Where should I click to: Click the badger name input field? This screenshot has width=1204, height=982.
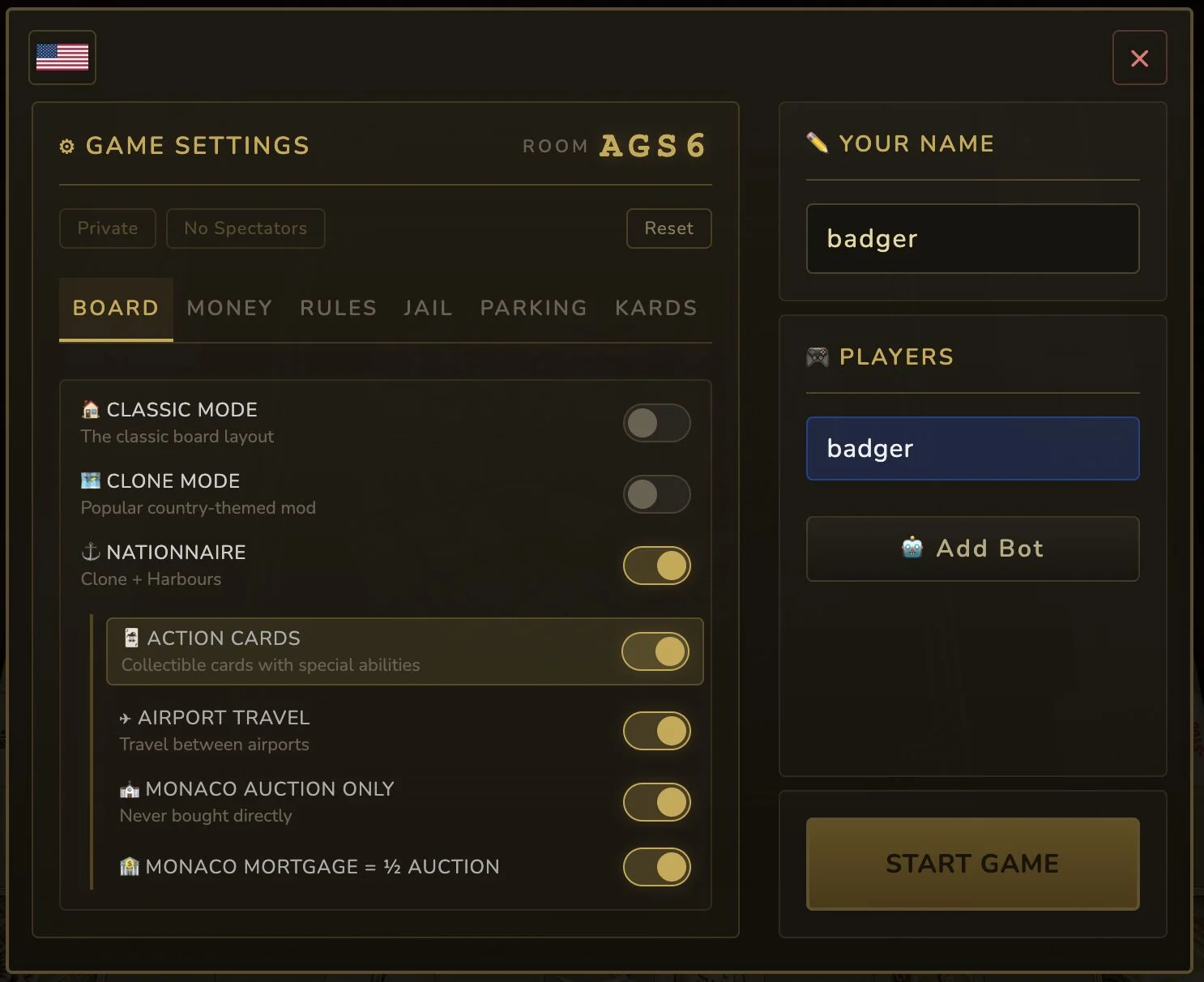pyautogui.click(x=972, y=238)
